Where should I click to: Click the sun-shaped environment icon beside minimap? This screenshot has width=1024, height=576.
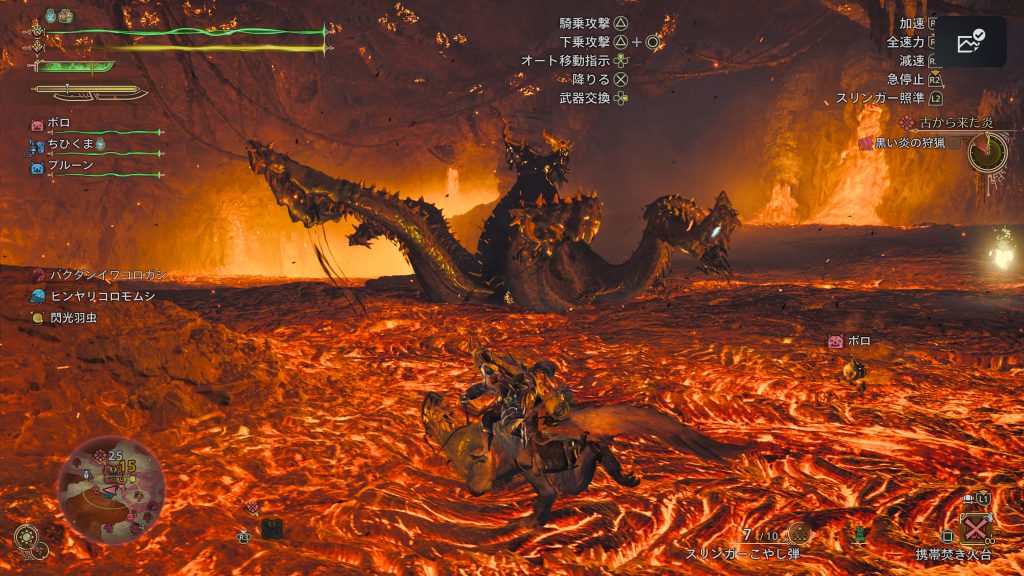[25, 537]
